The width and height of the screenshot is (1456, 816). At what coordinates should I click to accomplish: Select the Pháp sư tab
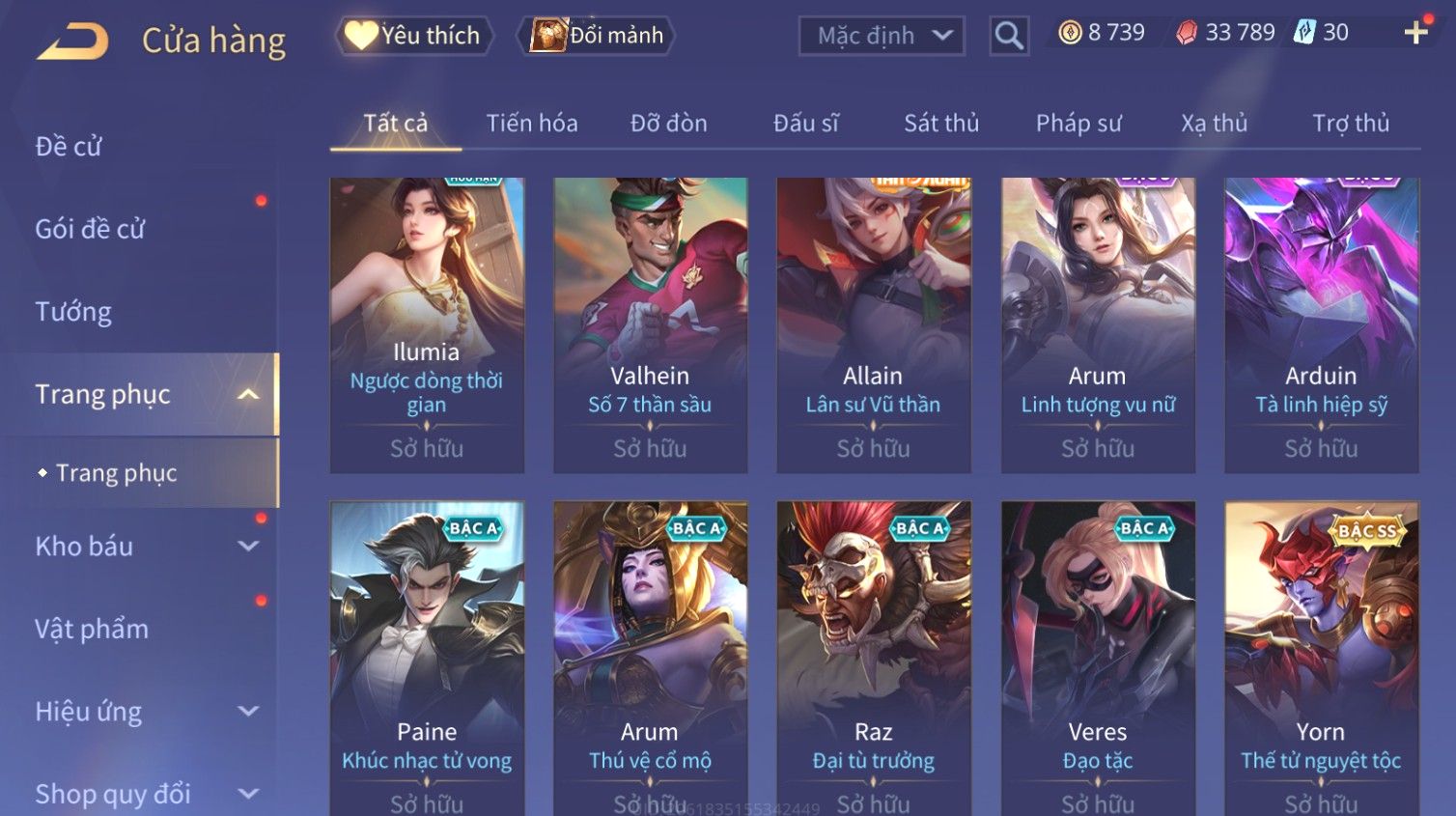[x=1078, y=124]
